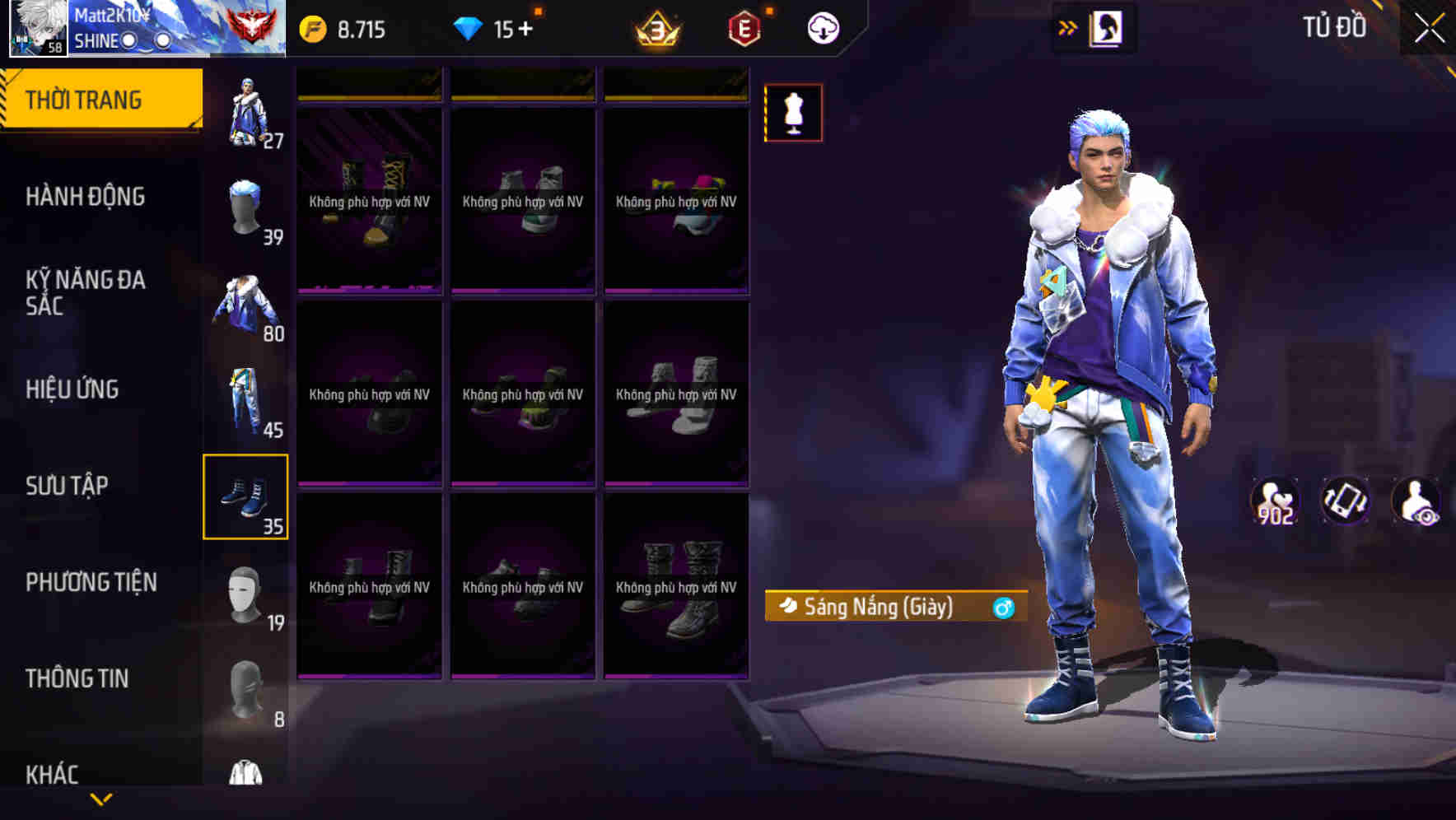Open the PHƯƠNG TIỆN section
Viewport: 1456px width, 820px height.
point(91,581)
